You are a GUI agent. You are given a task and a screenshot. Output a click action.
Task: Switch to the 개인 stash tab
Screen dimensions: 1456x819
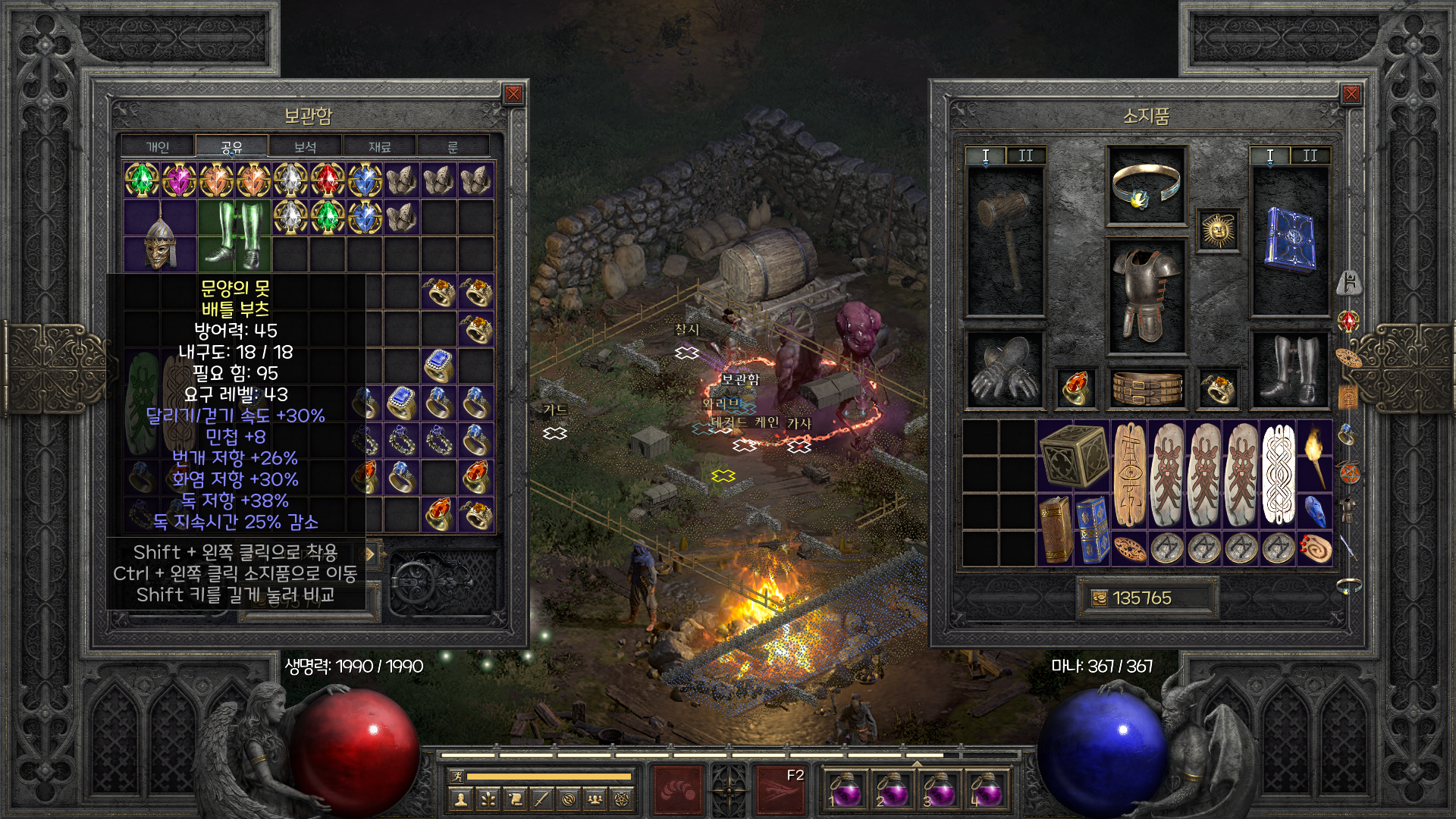[158, 147]
